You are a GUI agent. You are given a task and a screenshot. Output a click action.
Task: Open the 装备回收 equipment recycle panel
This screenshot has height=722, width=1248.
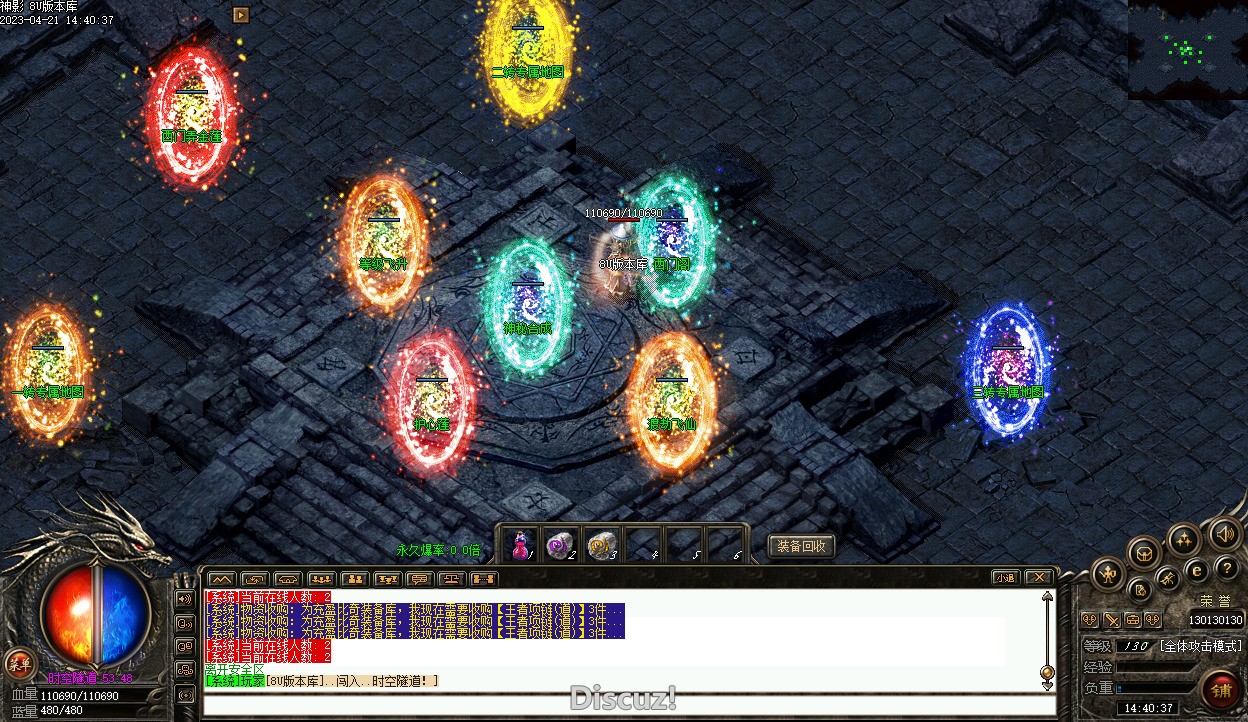[801, 546]
